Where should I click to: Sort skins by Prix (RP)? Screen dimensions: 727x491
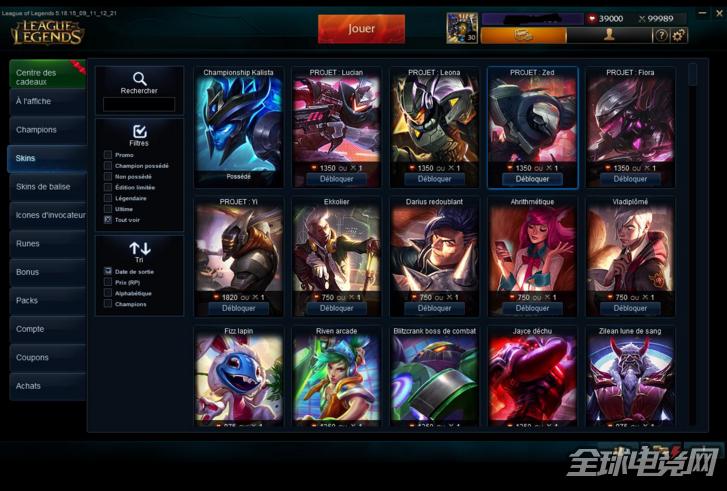pos(108,282)
